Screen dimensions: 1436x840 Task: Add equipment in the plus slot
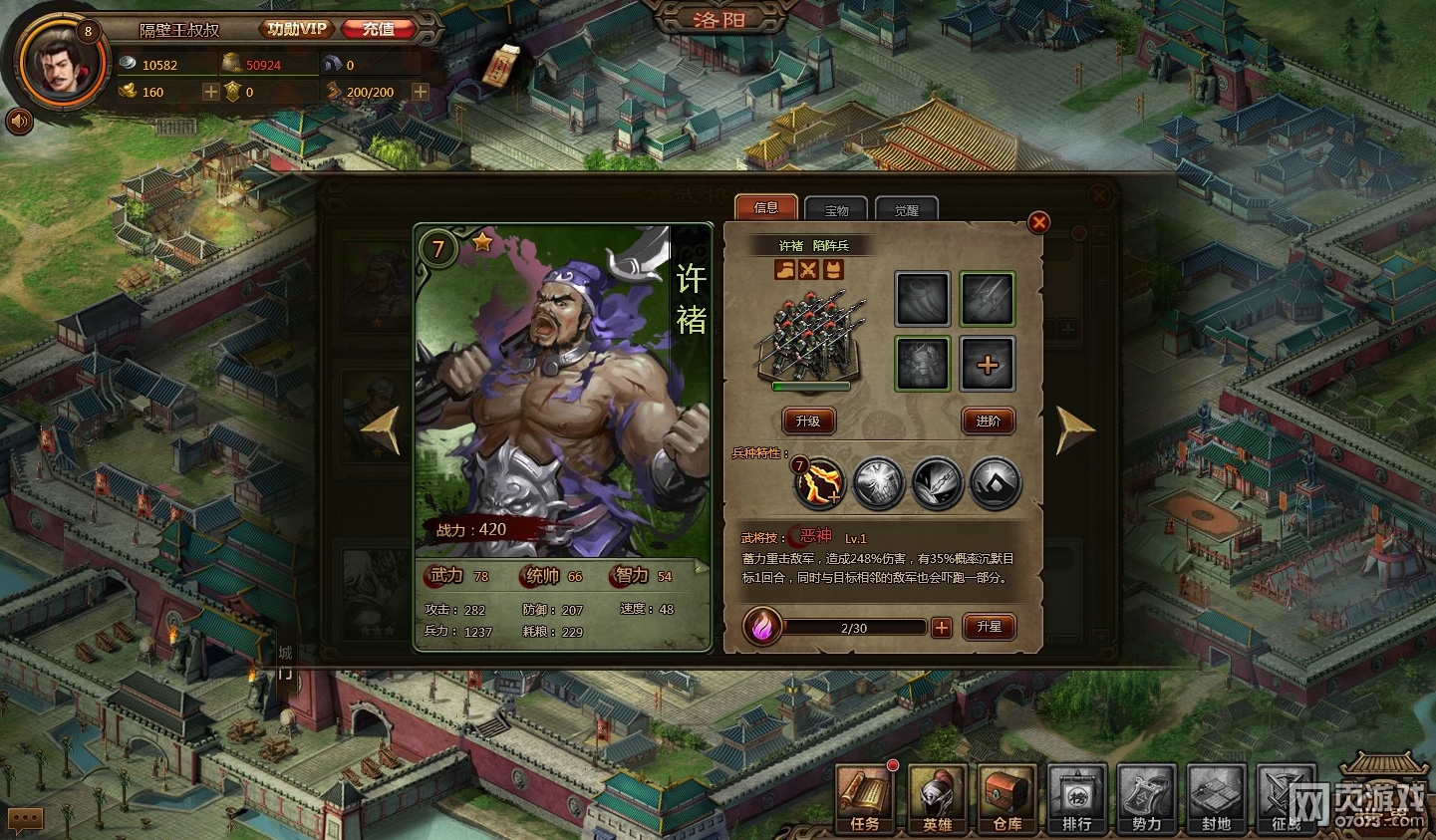coord(988,365)
